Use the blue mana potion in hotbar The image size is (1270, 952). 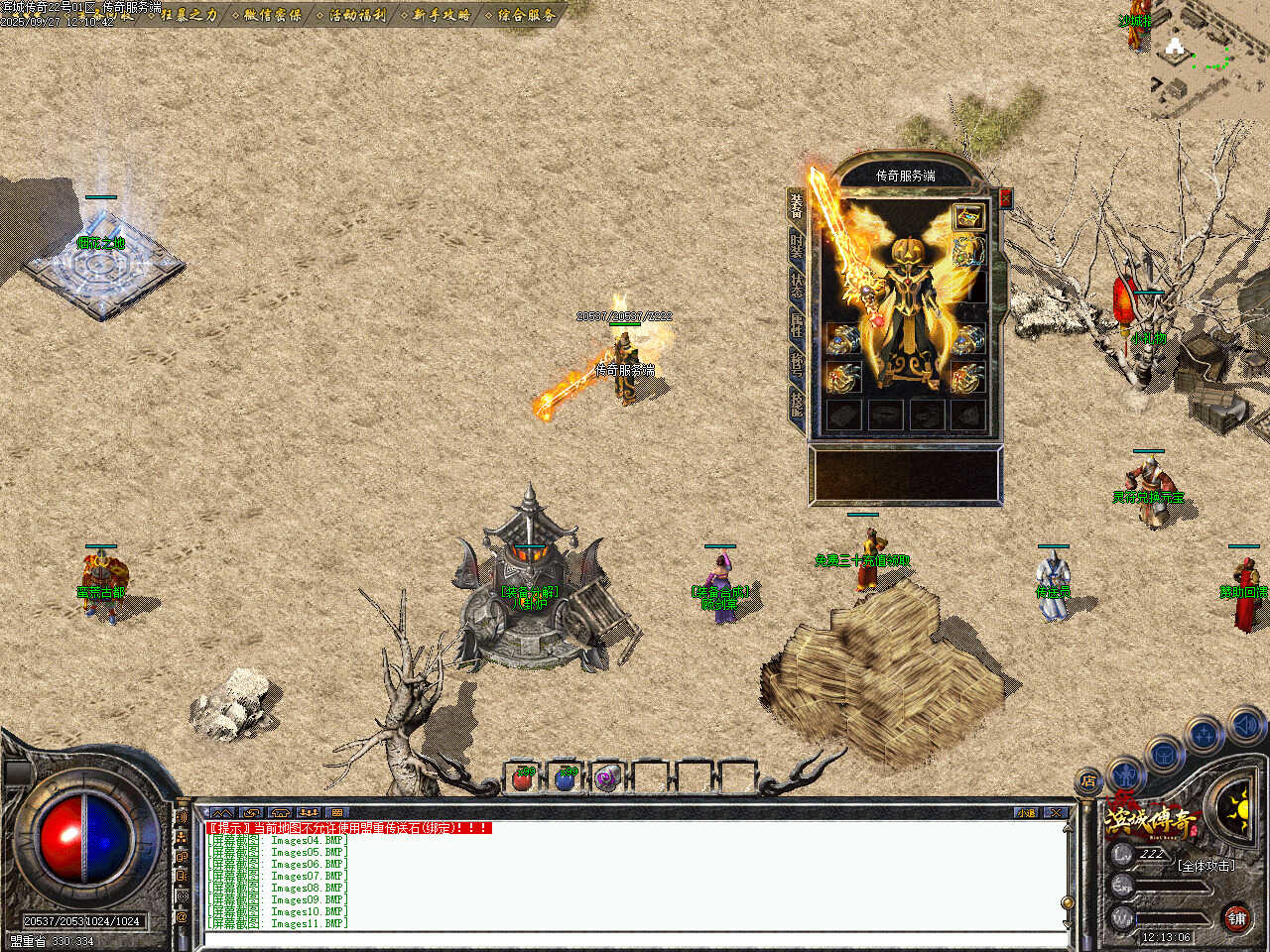click(566, 778)
